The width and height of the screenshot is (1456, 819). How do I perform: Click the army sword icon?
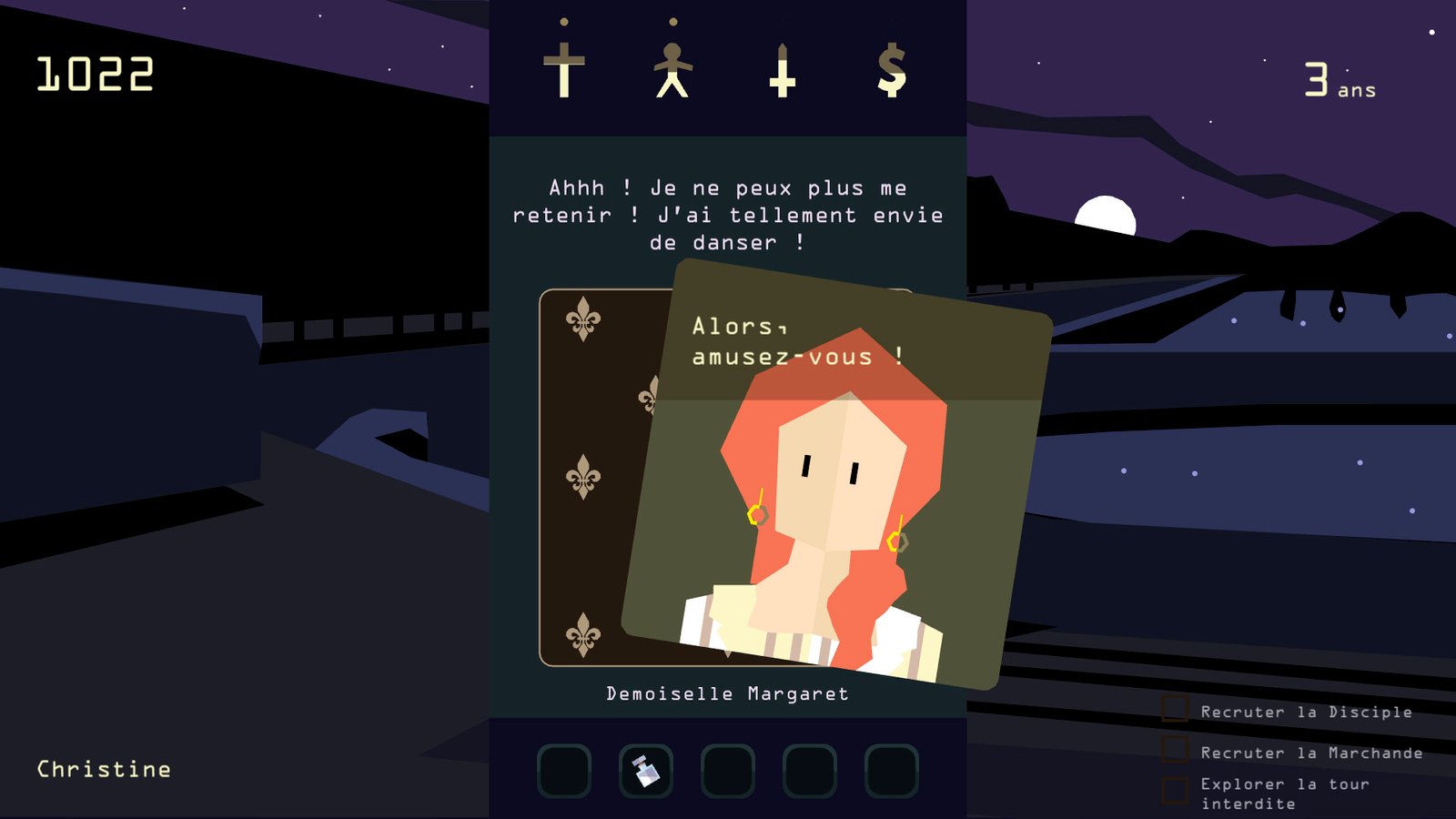(x=782, y=70)
